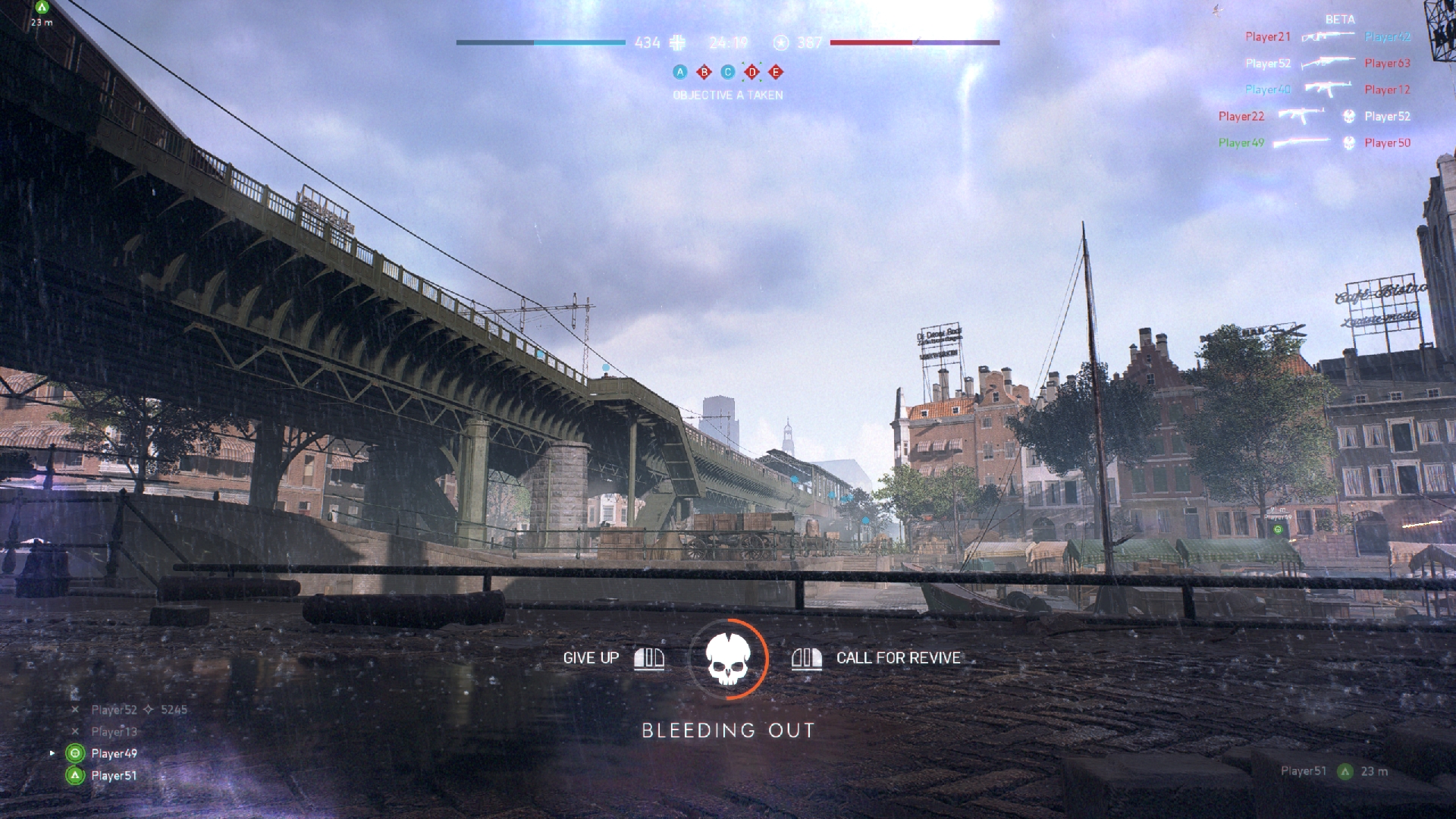The height and width of the screenshot is (819, 1456).
Task: Select objective A capture point marker
Action: tap(680, 72)
